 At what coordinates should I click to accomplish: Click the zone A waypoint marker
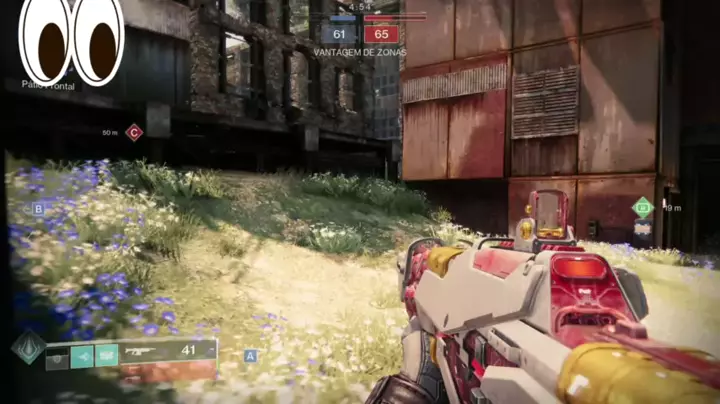(250, 355)
